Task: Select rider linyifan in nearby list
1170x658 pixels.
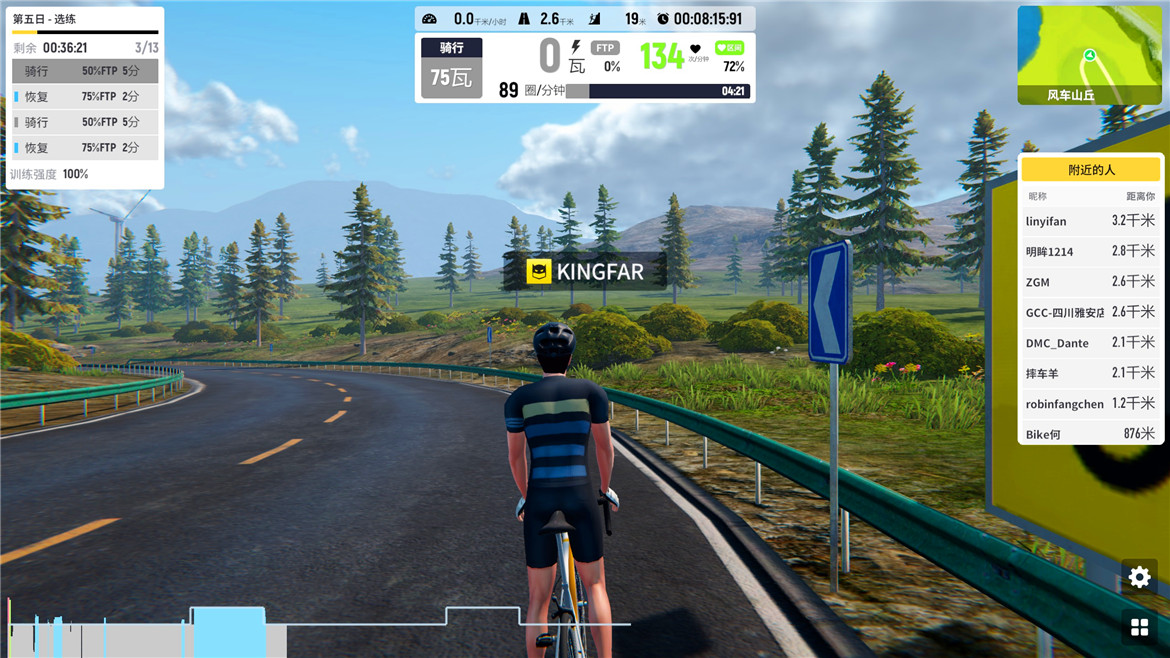Action: click(1090, 221)
